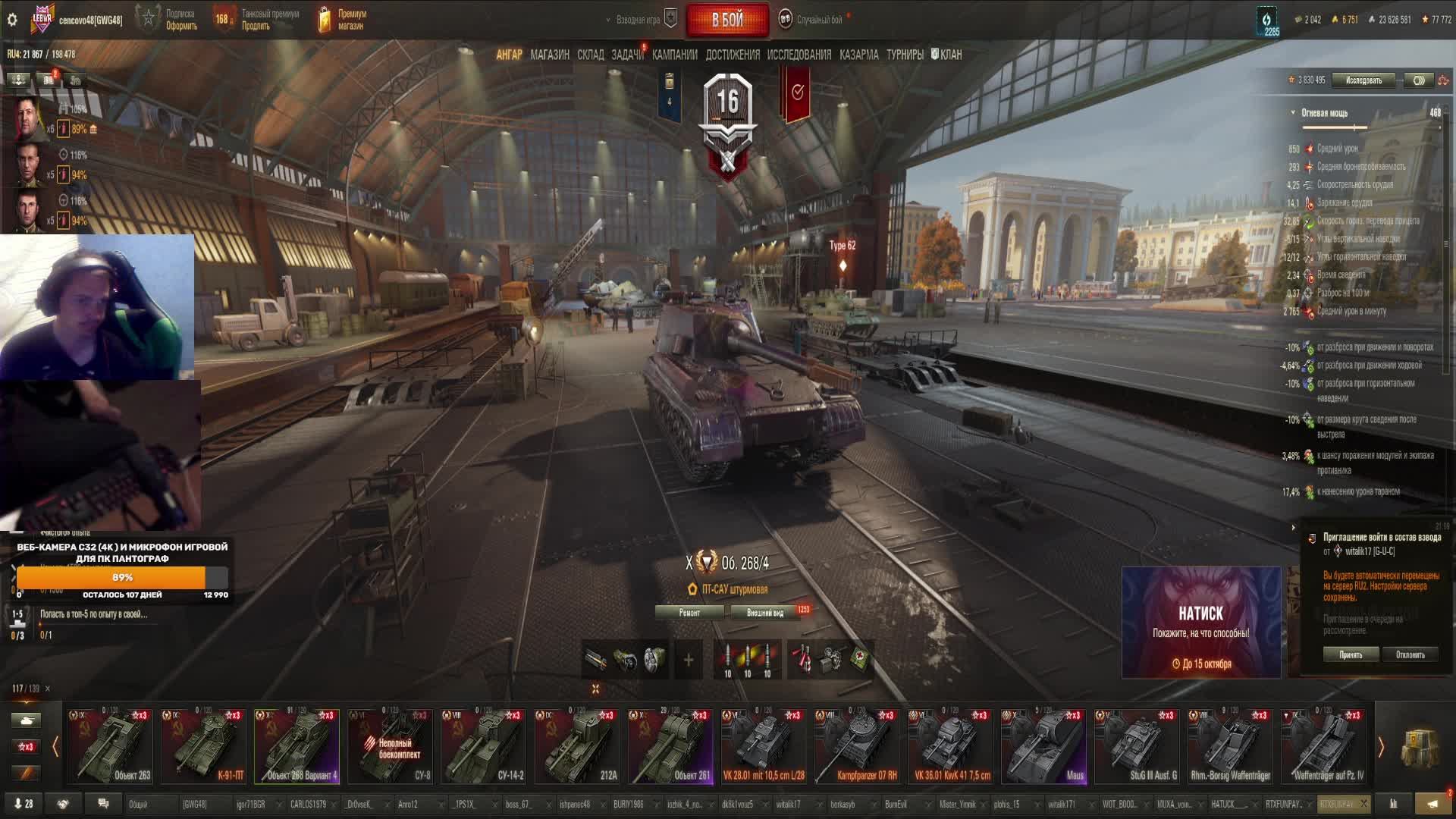The height and width of the screenshot is (819, 1456).
Task: Open the КЛАН tab
Action: tap(947, 55)
